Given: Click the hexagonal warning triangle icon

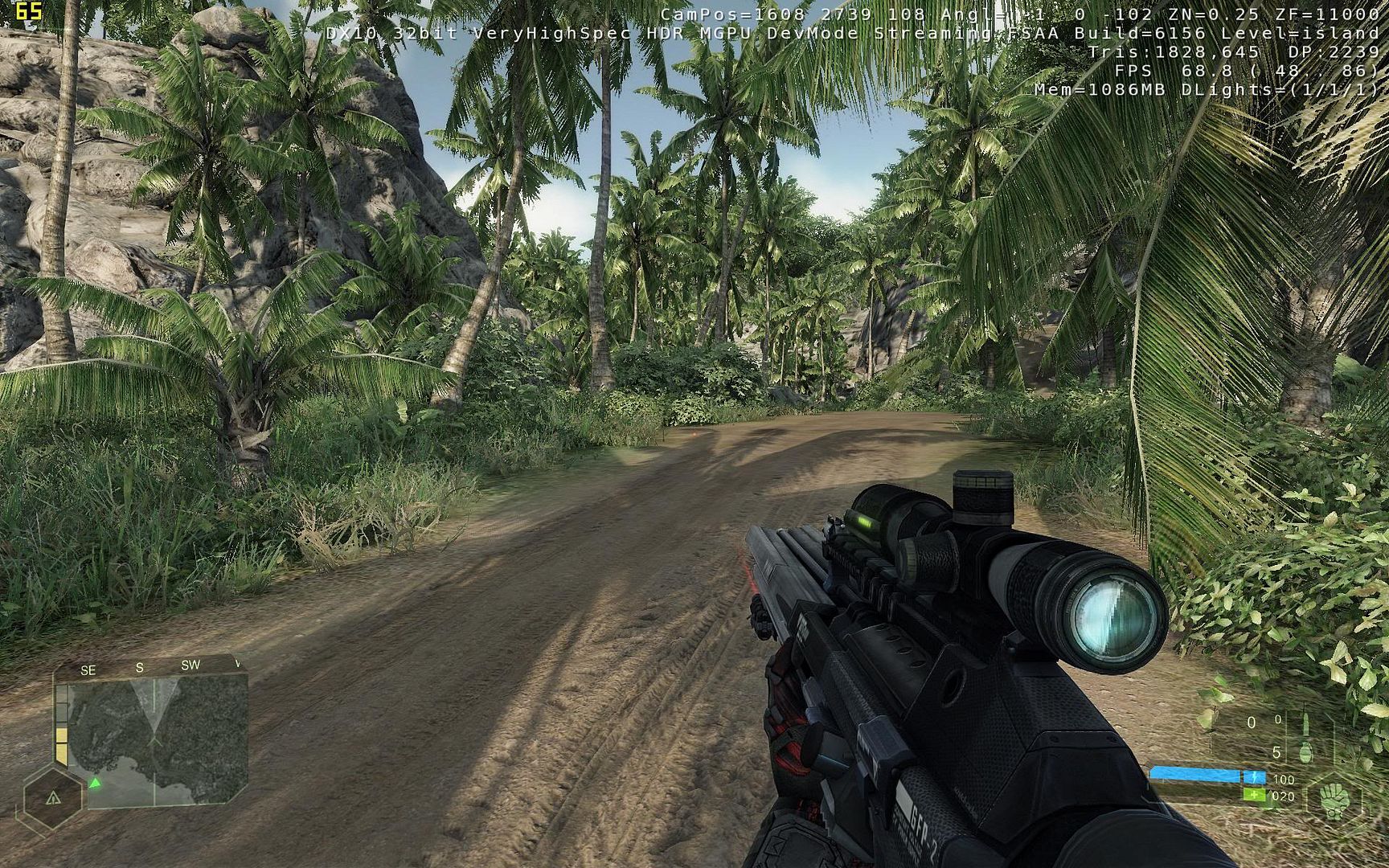Looking at the screenshot, I should (x=53, y=798).
